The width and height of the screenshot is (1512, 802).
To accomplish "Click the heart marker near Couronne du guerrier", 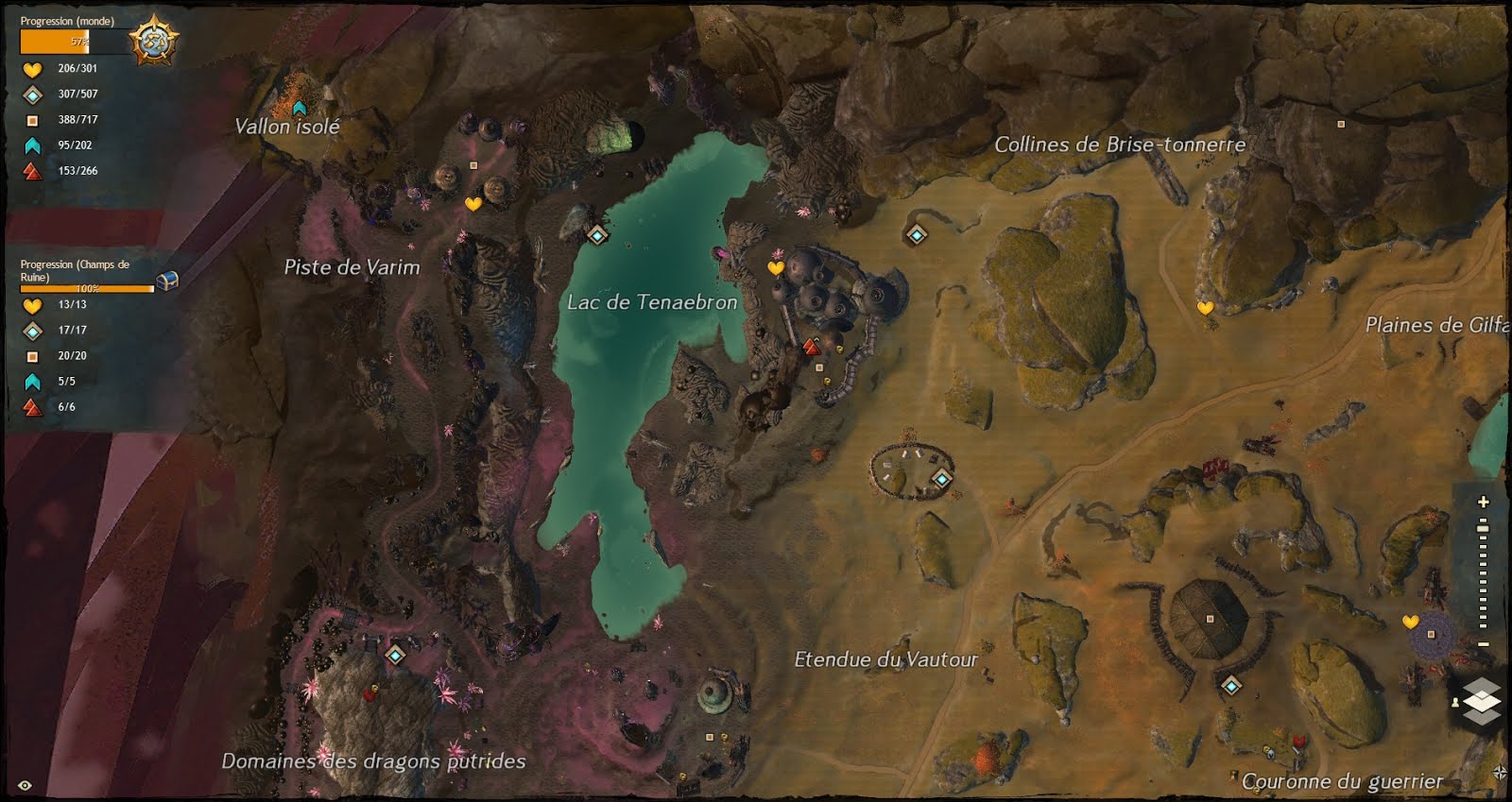I will coord(1409,623).
